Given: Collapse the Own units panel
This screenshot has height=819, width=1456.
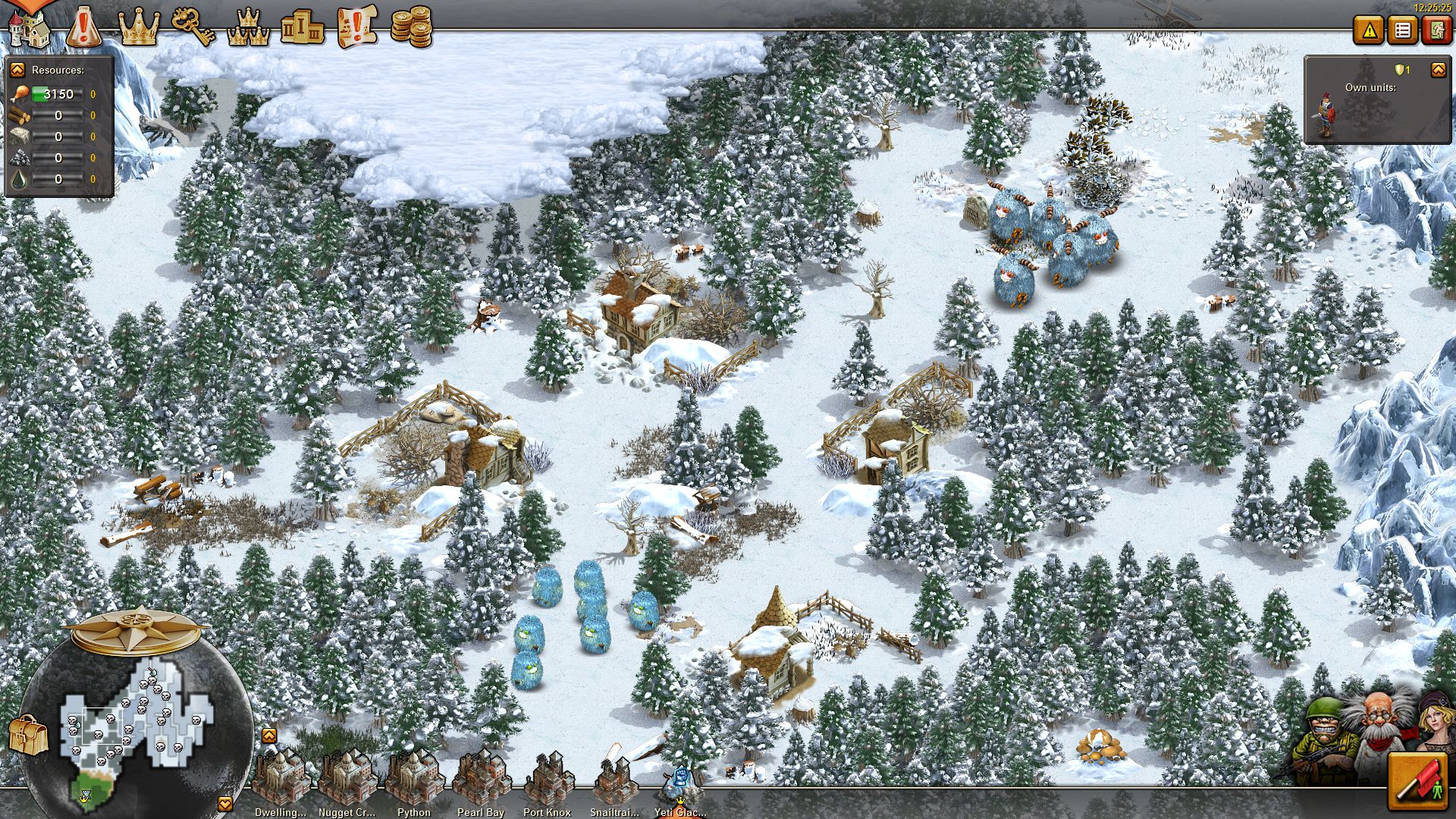Looking at the screenshot, I should tap(1438, 71).
